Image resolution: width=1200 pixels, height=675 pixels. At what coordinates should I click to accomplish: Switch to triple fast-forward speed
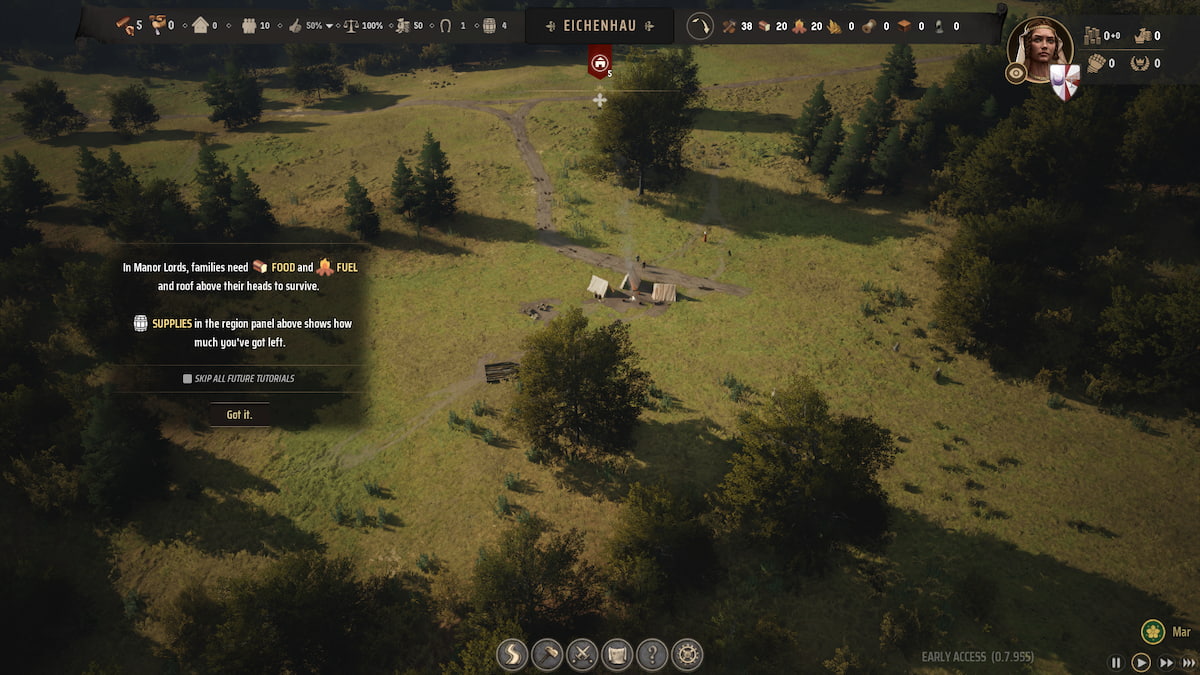[1188, 662]
